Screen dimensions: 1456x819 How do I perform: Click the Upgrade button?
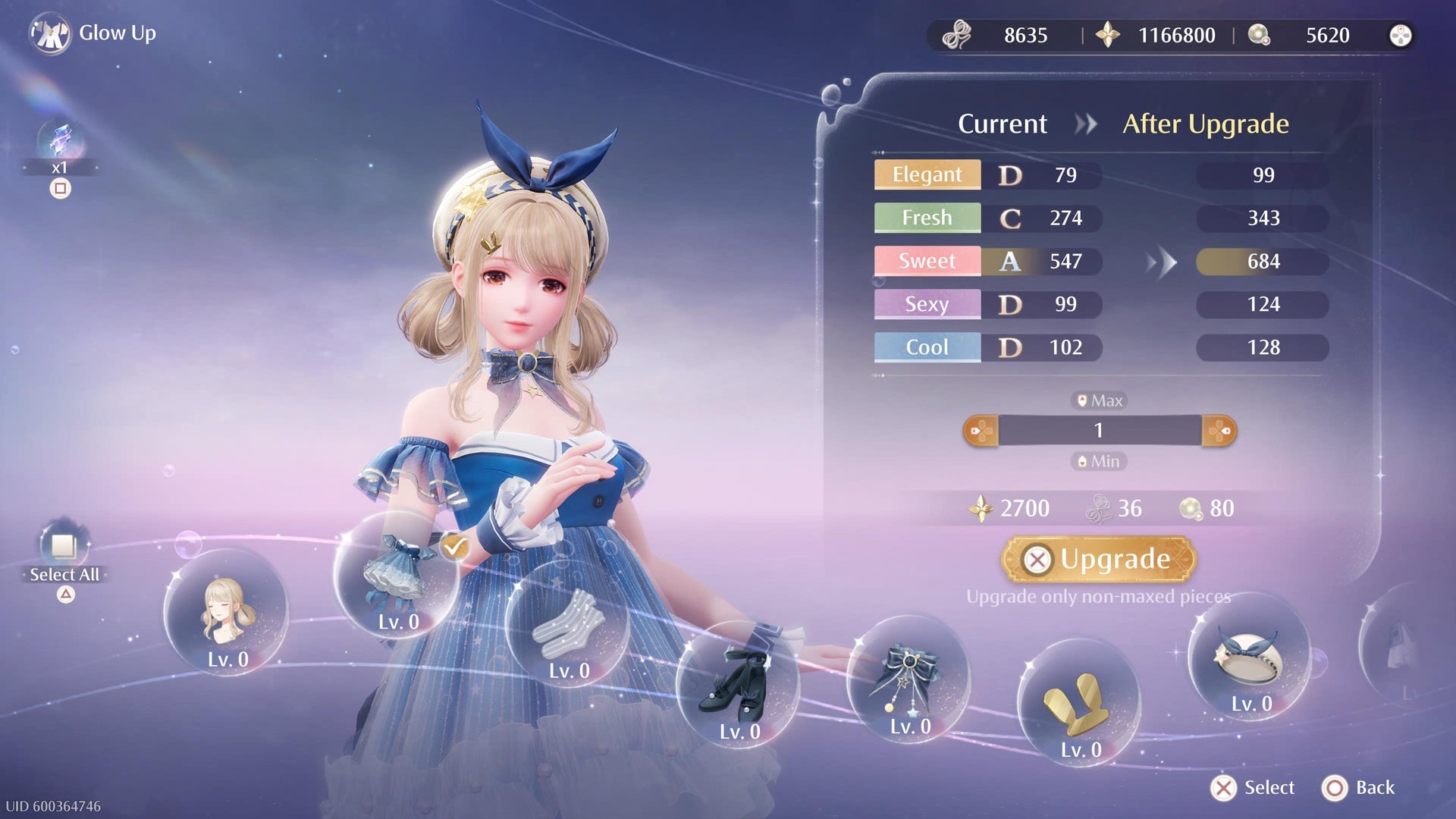pos(1098,560)
